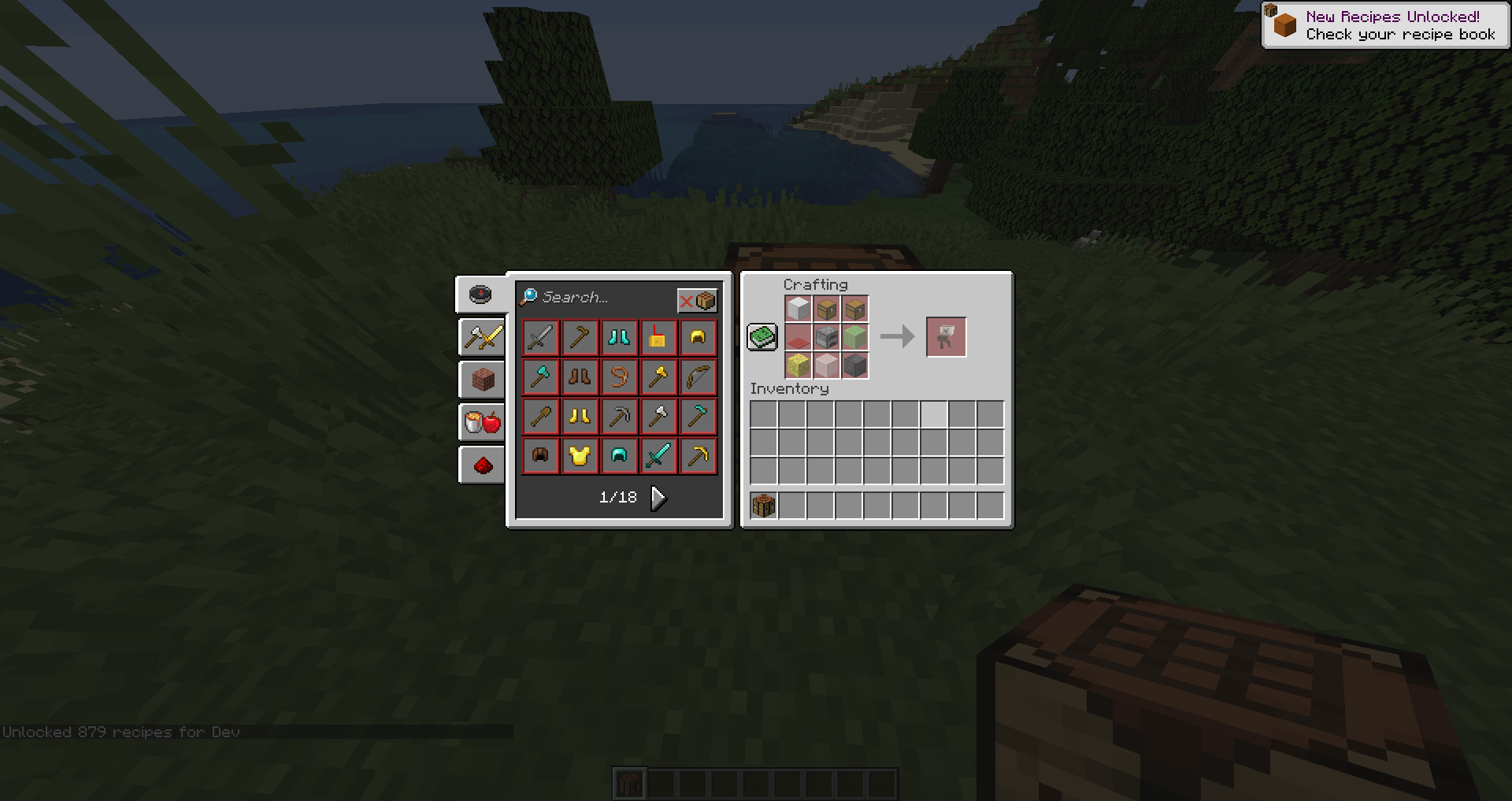Close the recipe book via green book icon
Viewport: 1512px width, 801px height.
point(762,336)
